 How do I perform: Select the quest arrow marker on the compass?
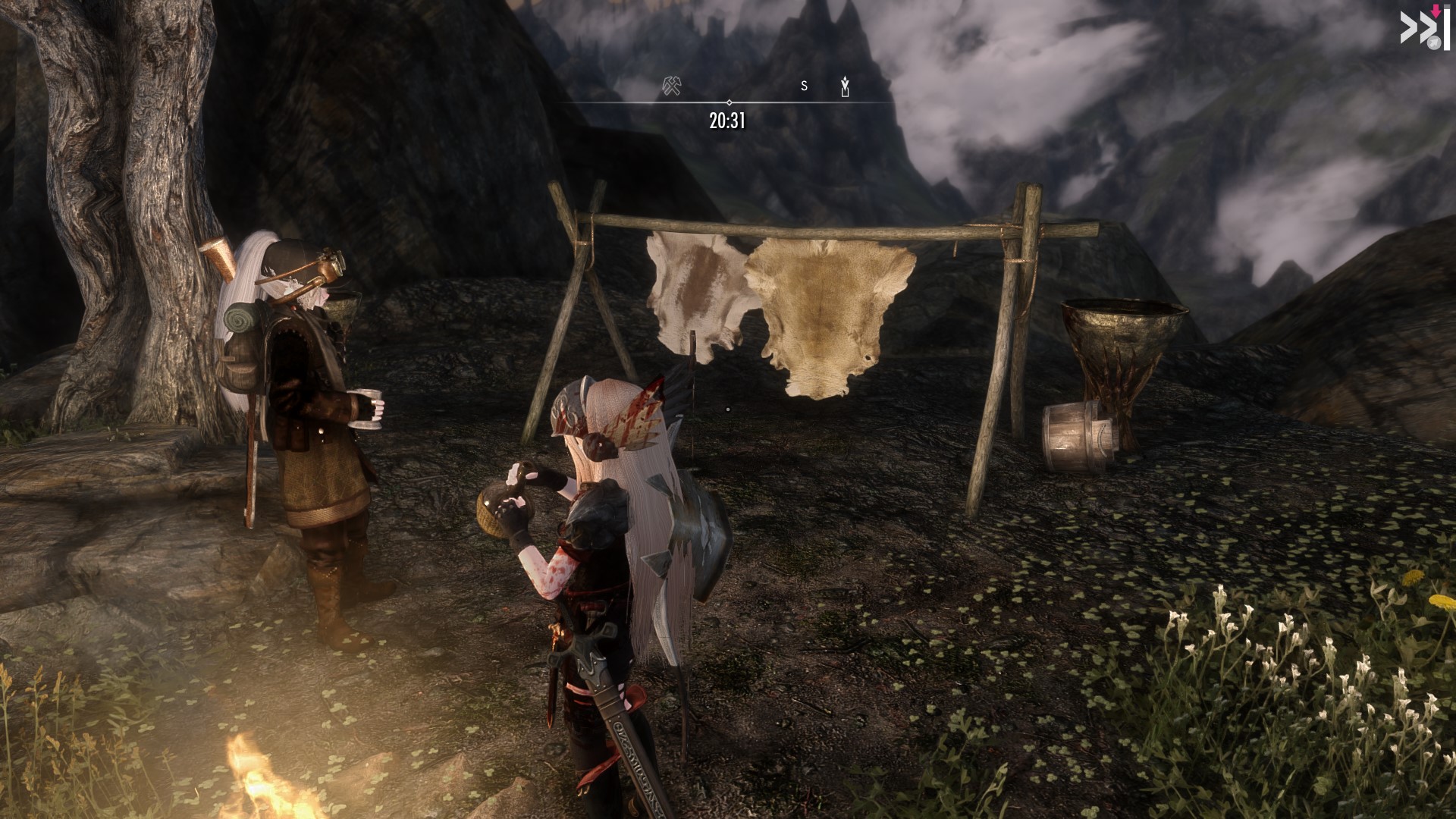click(845, 88)
